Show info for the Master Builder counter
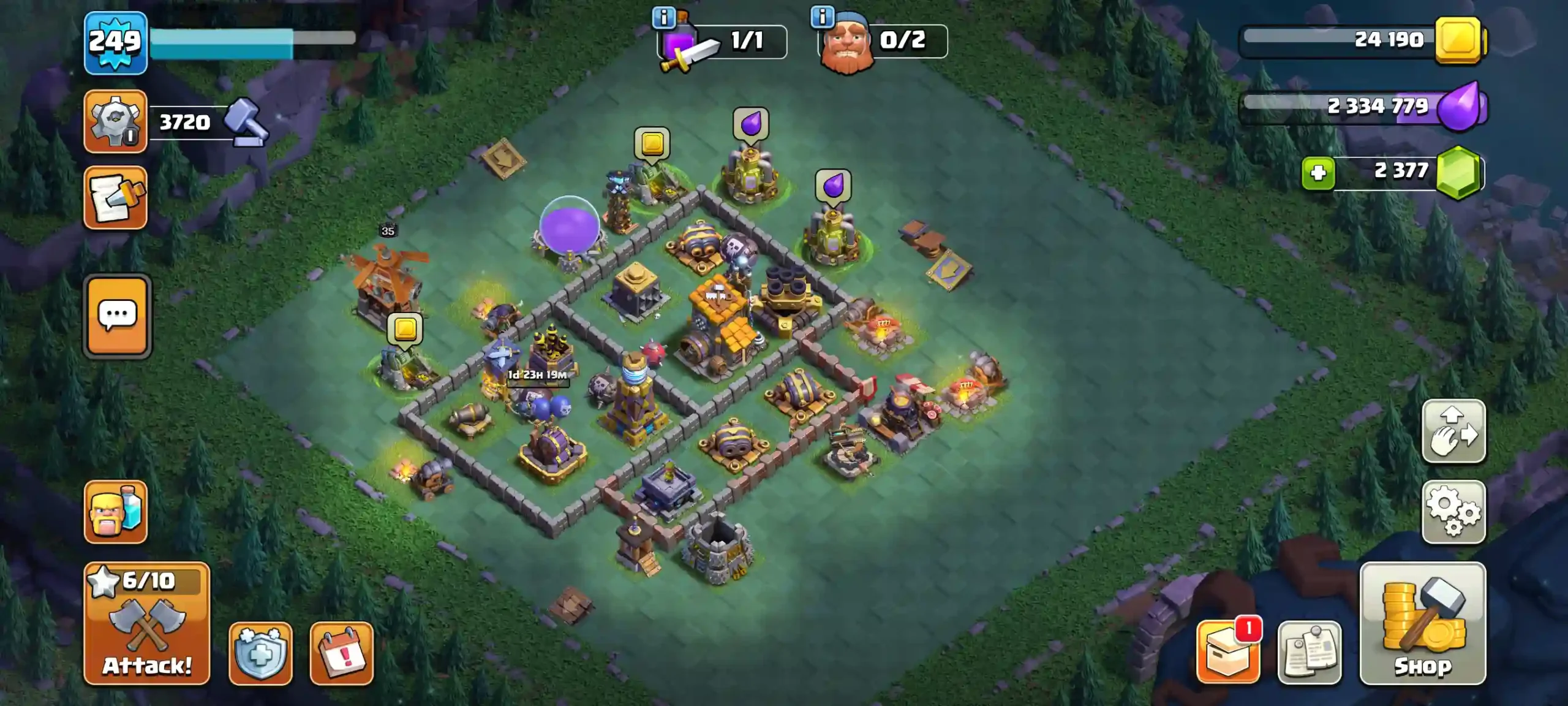 pyautogui.click(x=822, y=17)
